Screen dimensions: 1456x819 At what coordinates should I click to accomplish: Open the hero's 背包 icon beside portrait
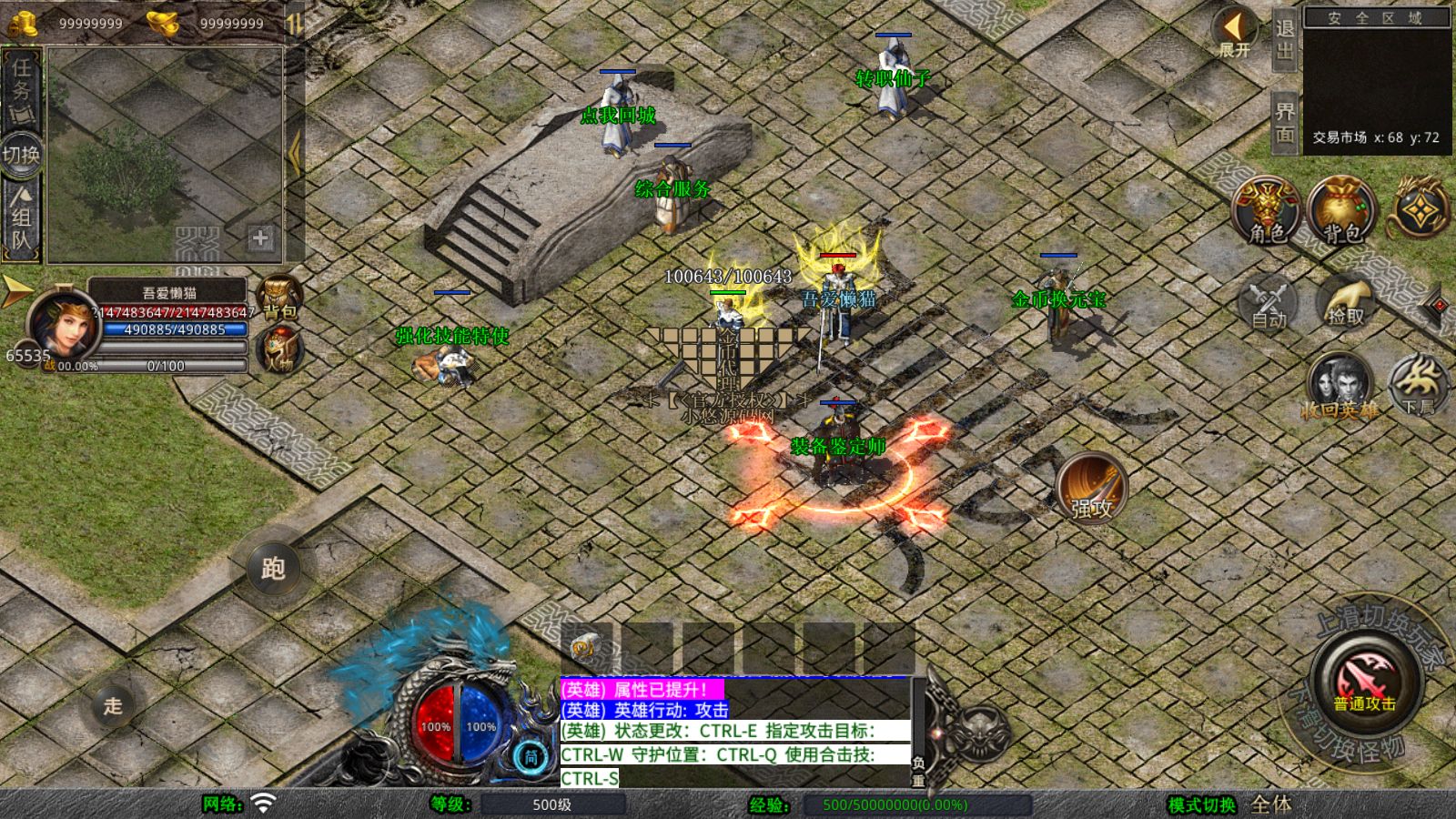coord(279,296)
